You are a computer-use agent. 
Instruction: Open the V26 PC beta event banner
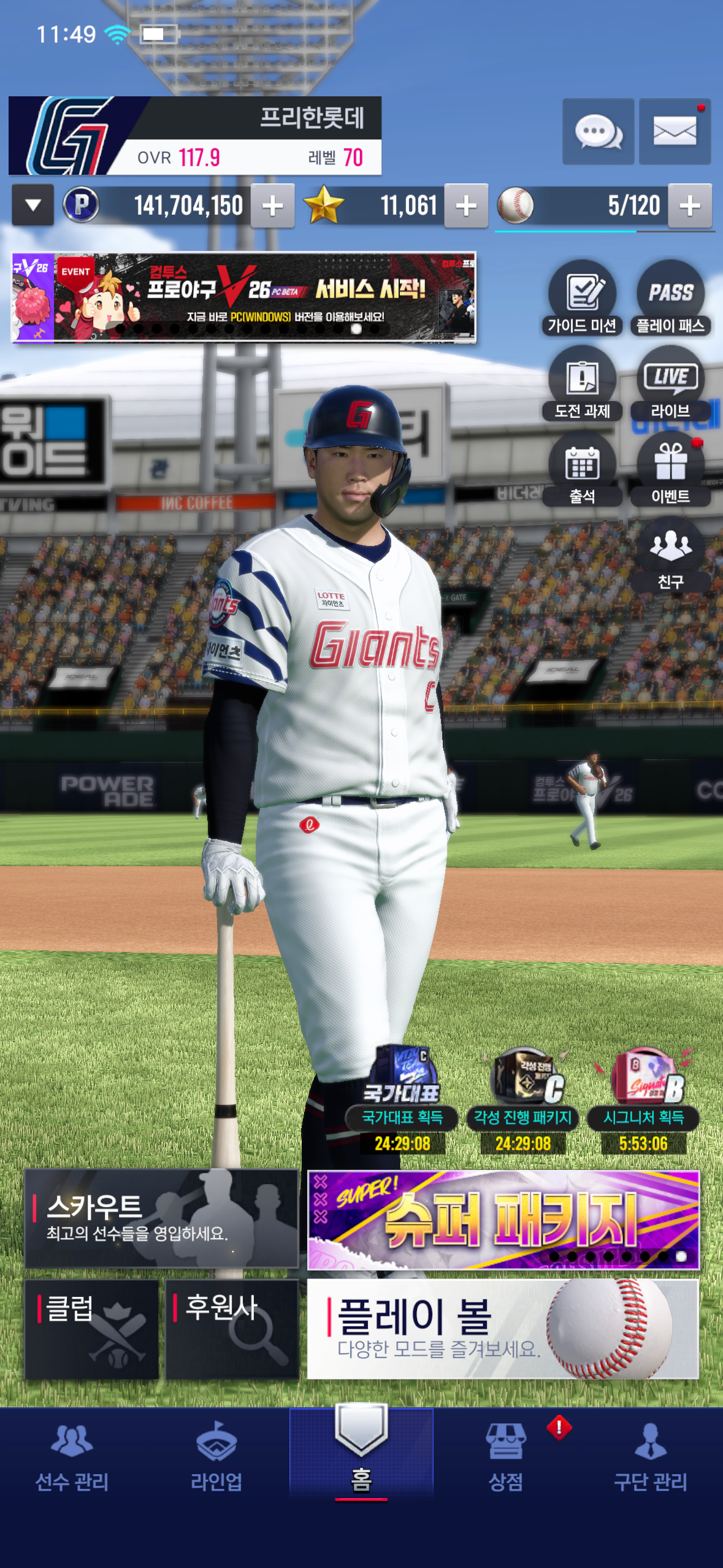[x=243, y=297]
